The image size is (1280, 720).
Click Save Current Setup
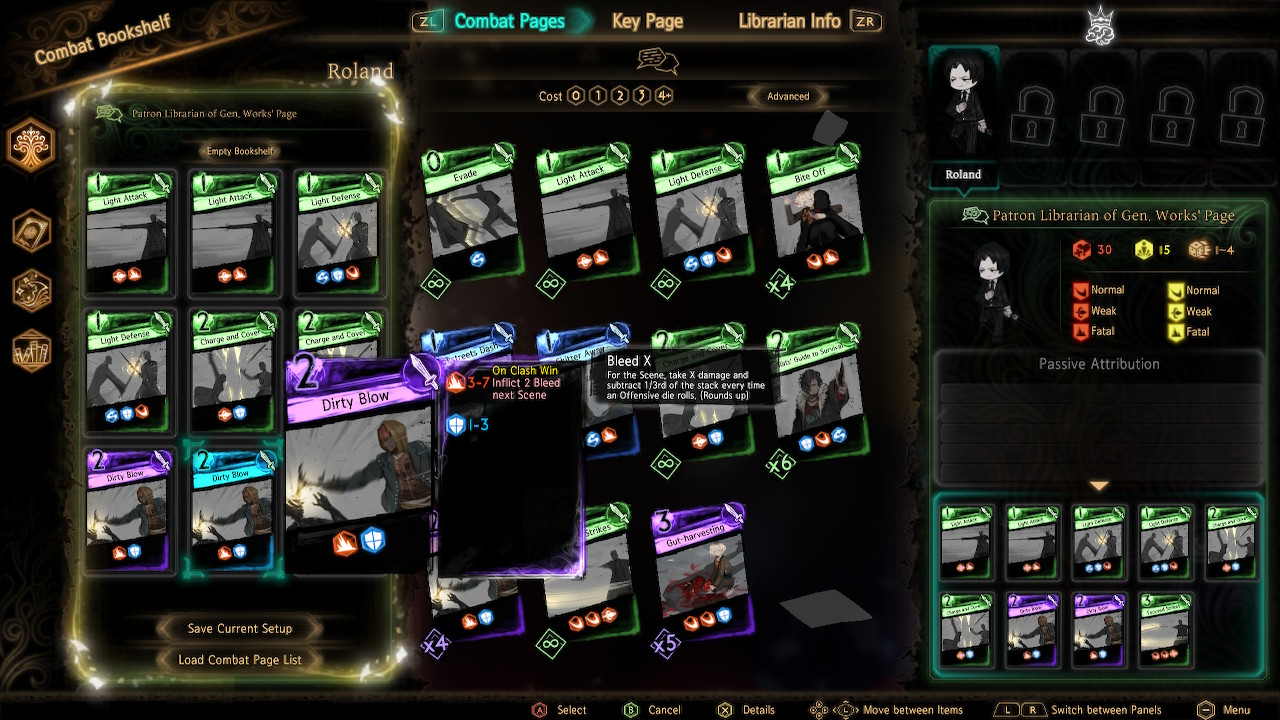pyautogui.click(x=238, y=628)
